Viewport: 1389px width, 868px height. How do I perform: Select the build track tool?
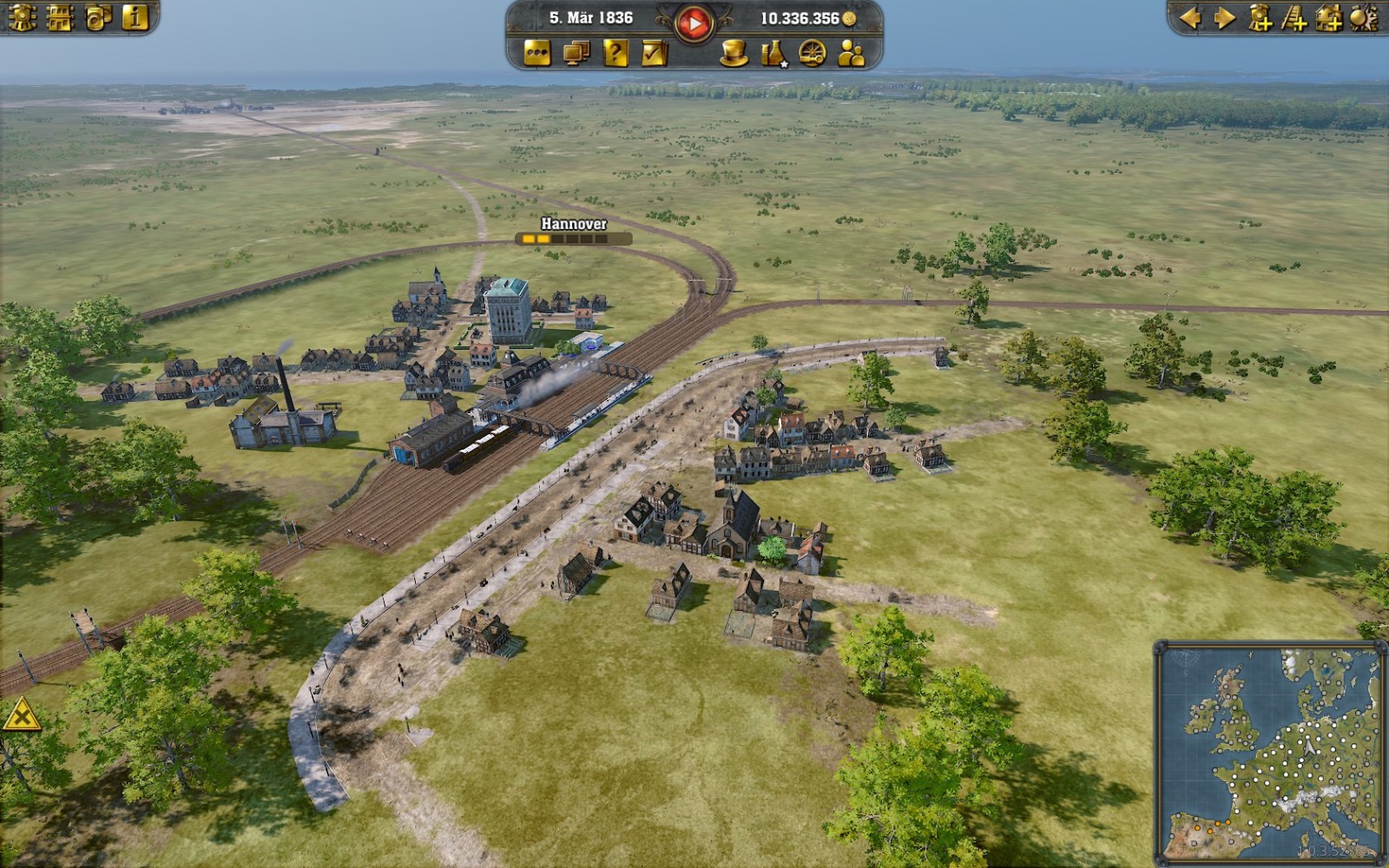(x=1294, y=17)
